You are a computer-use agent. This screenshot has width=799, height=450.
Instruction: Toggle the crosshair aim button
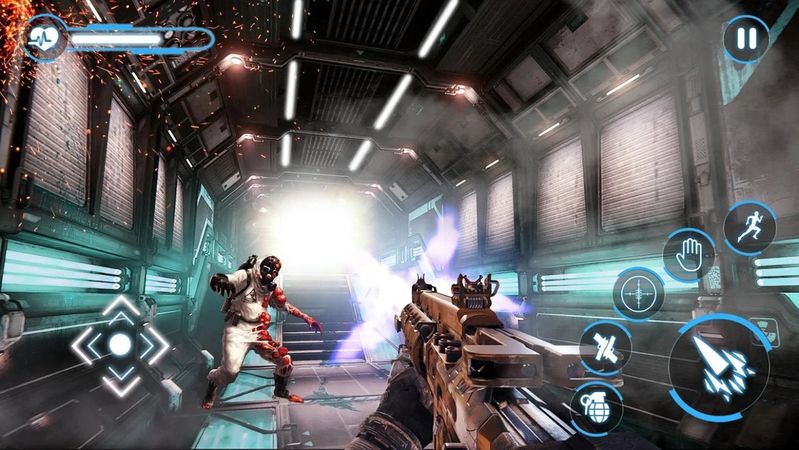(636, 293)
